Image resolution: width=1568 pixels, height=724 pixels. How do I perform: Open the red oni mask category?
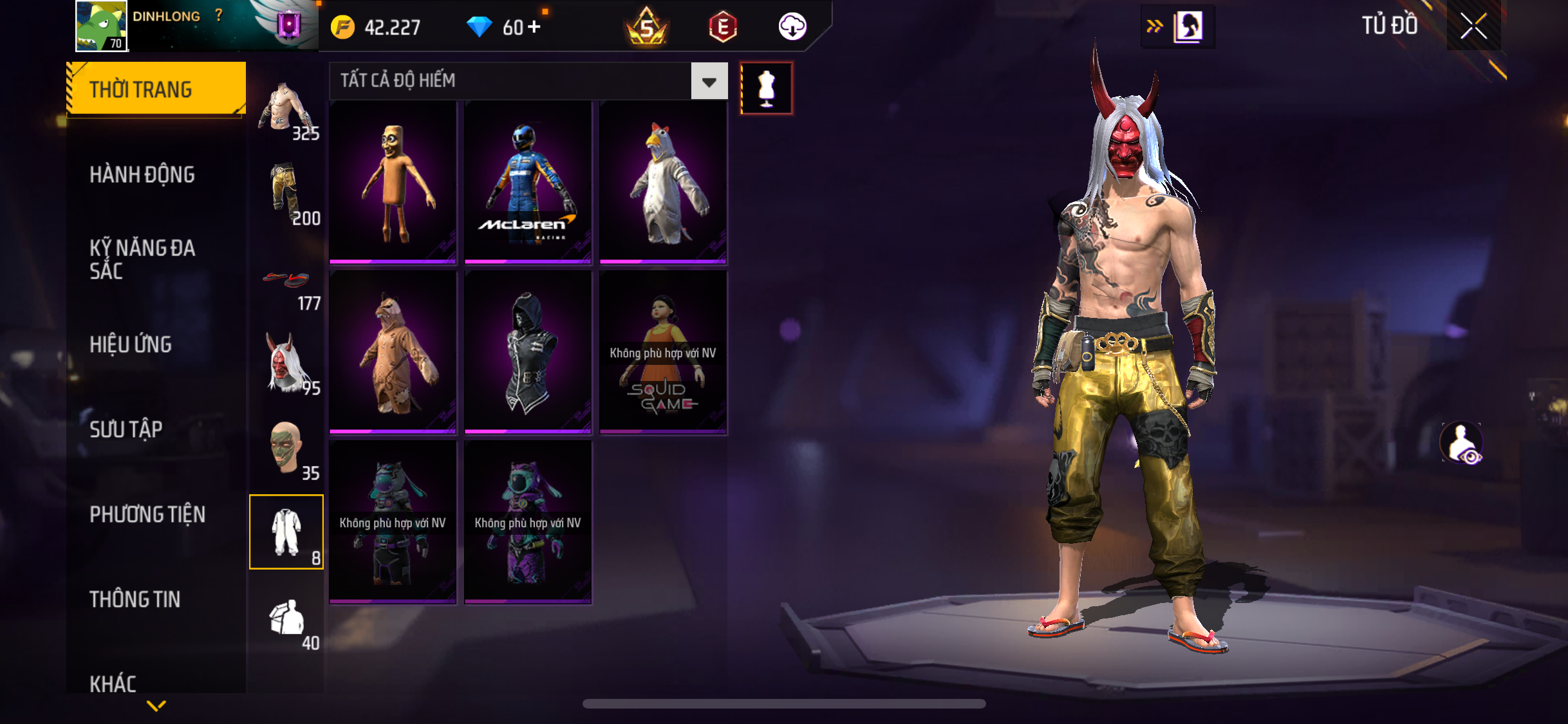[x=286, y=364]
